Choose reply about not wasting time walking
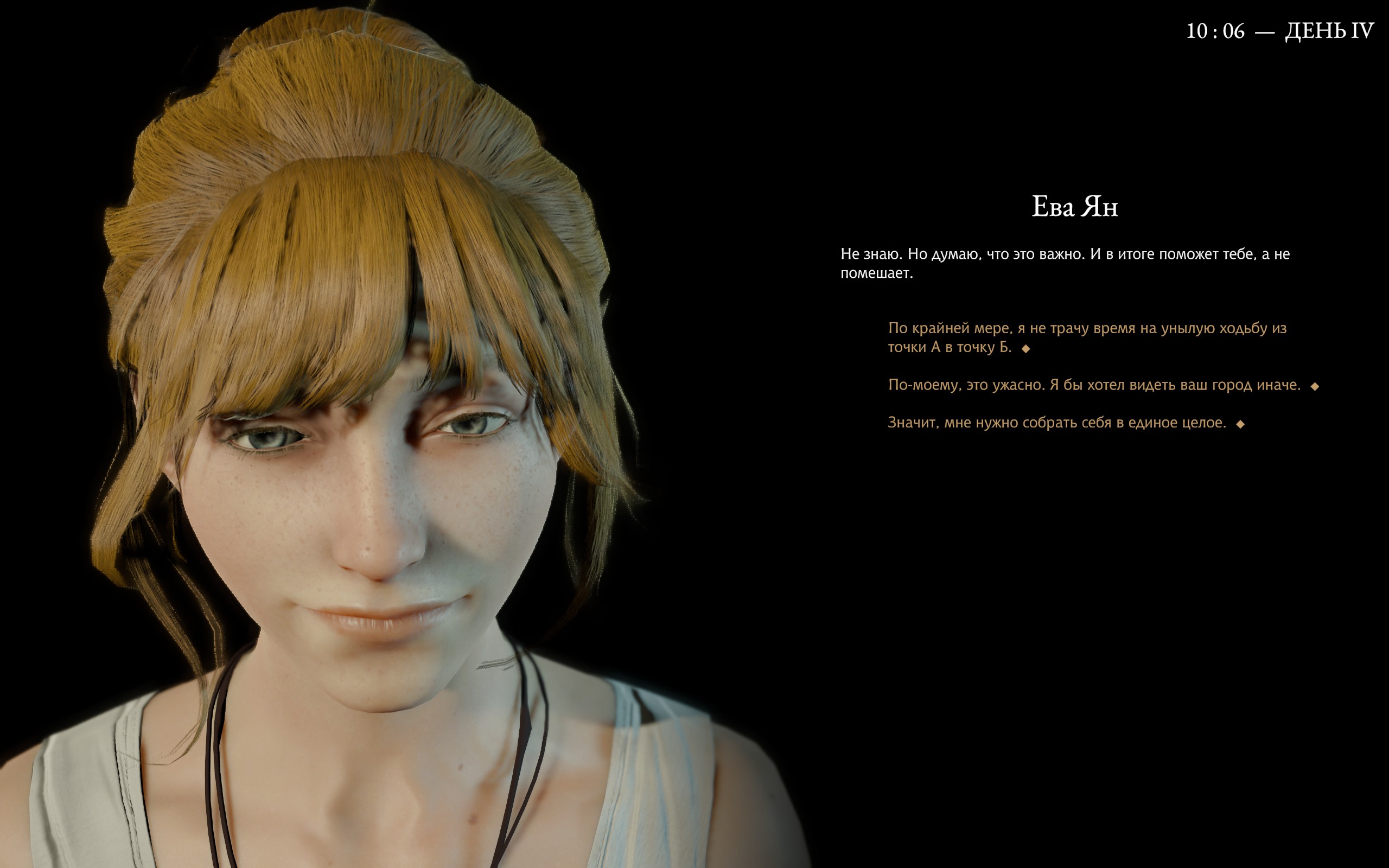This screenshot has height=868, width=1389. tap(1087, 337)
